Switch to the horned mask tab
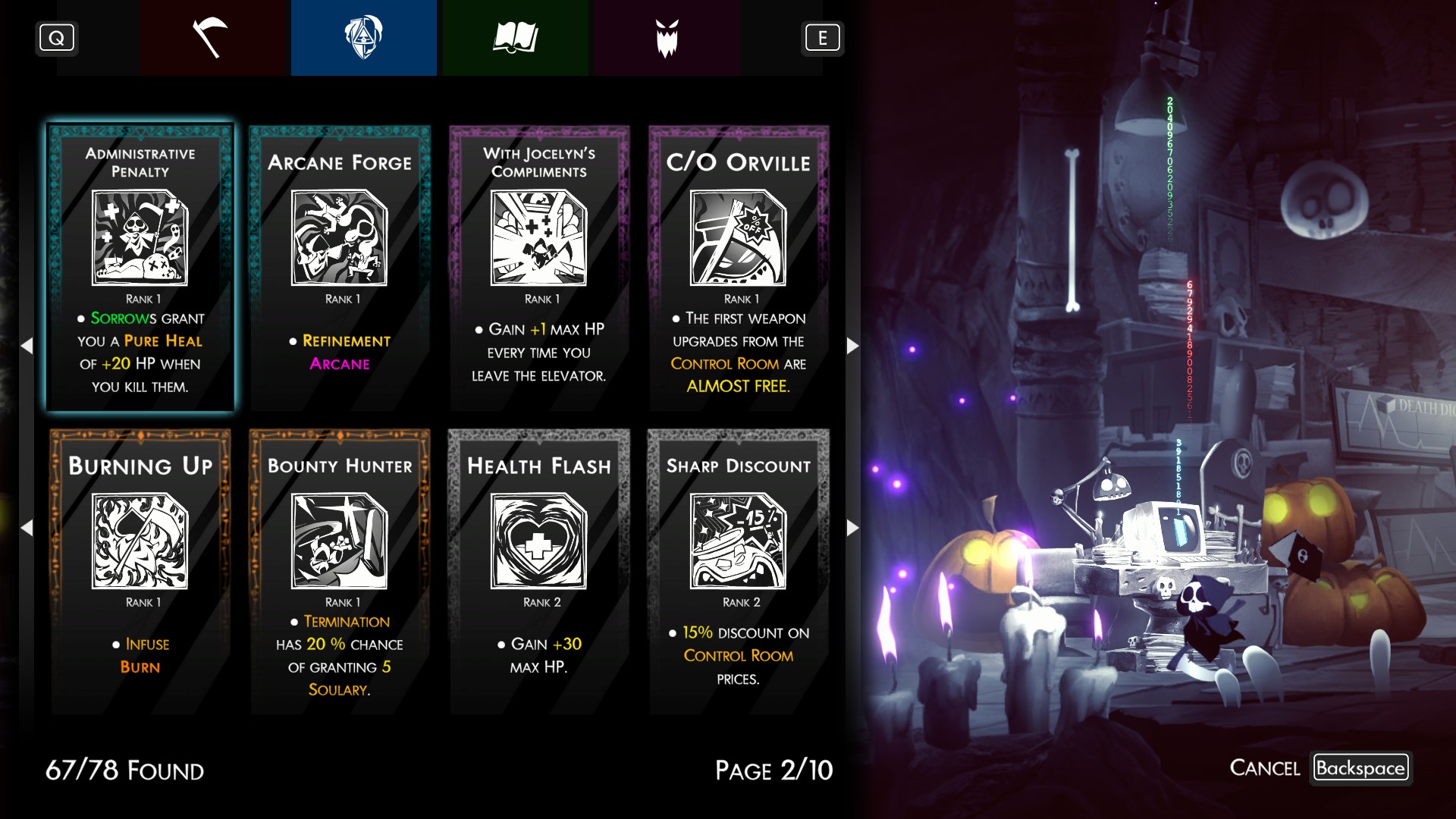Viewport: 1456px width, 819px height. tap(667, 38)
